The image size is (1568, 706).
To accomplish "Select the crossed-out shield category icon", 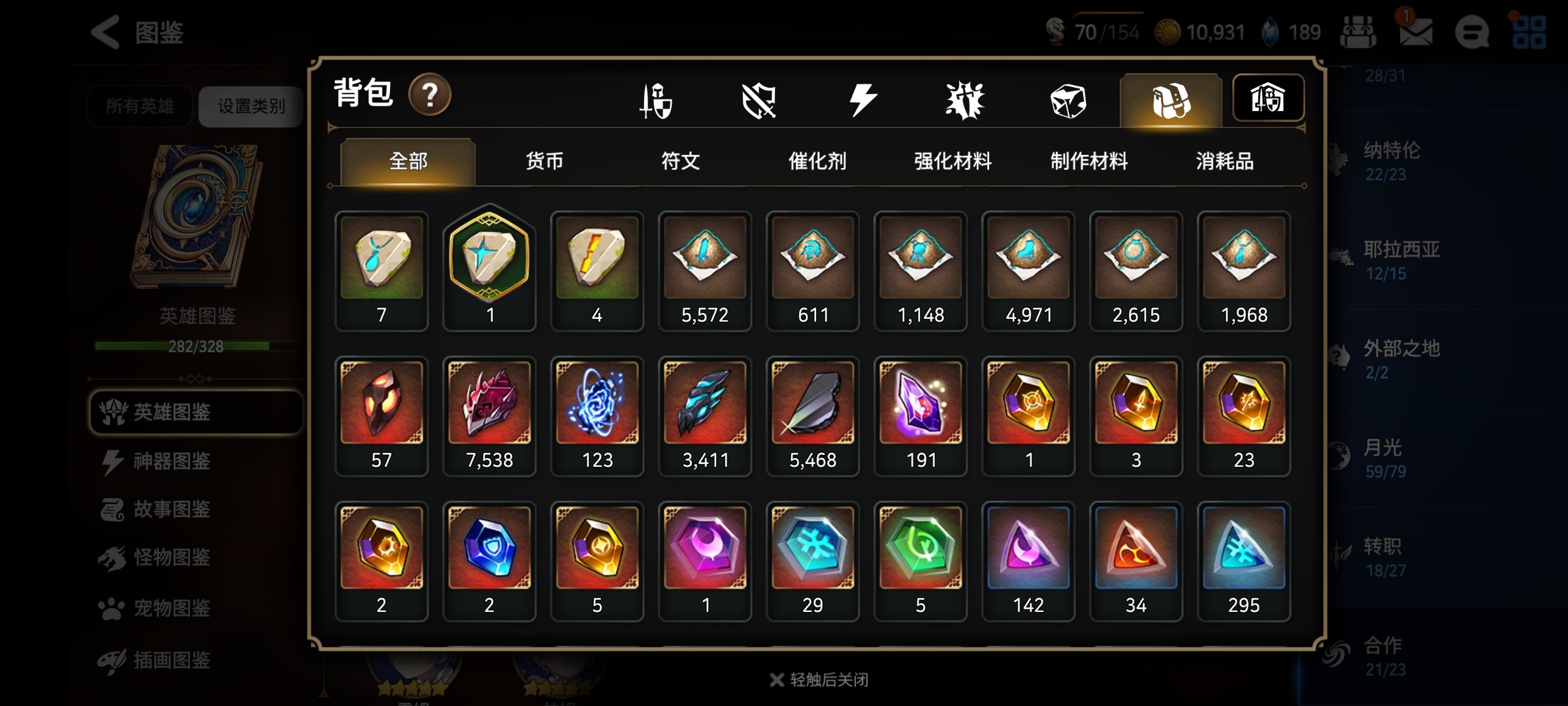I will (759, 101).
